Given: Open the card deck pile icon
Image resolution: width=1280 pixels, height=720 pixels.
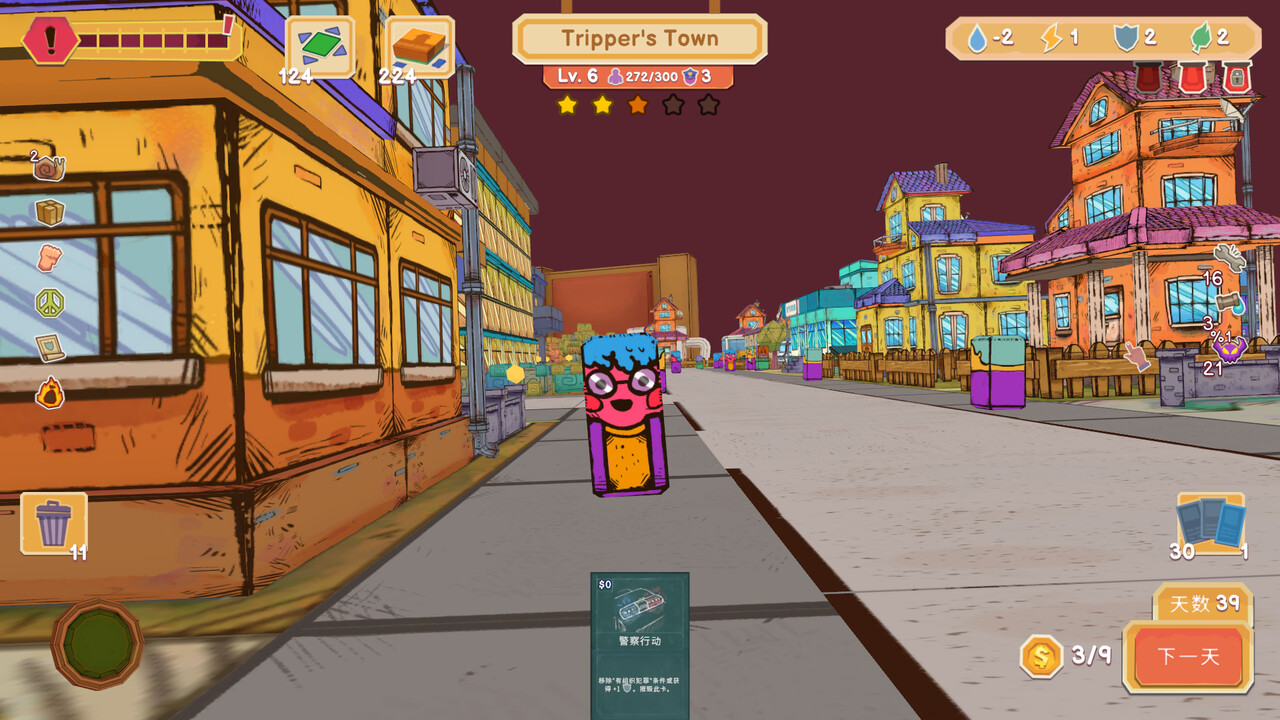Looking at the screenshot, I should tap(1211, 522).
